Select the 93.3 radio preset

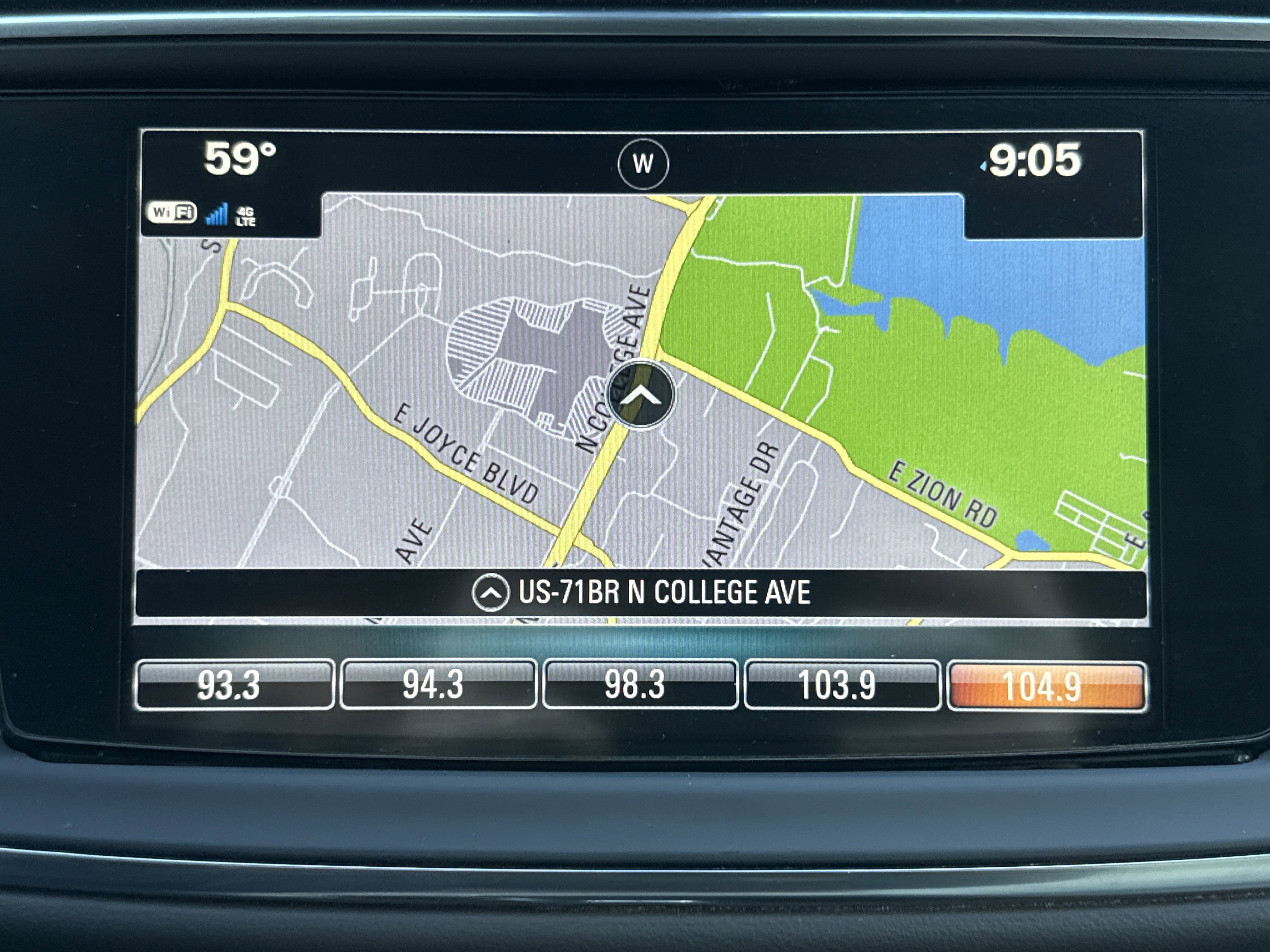234,685
